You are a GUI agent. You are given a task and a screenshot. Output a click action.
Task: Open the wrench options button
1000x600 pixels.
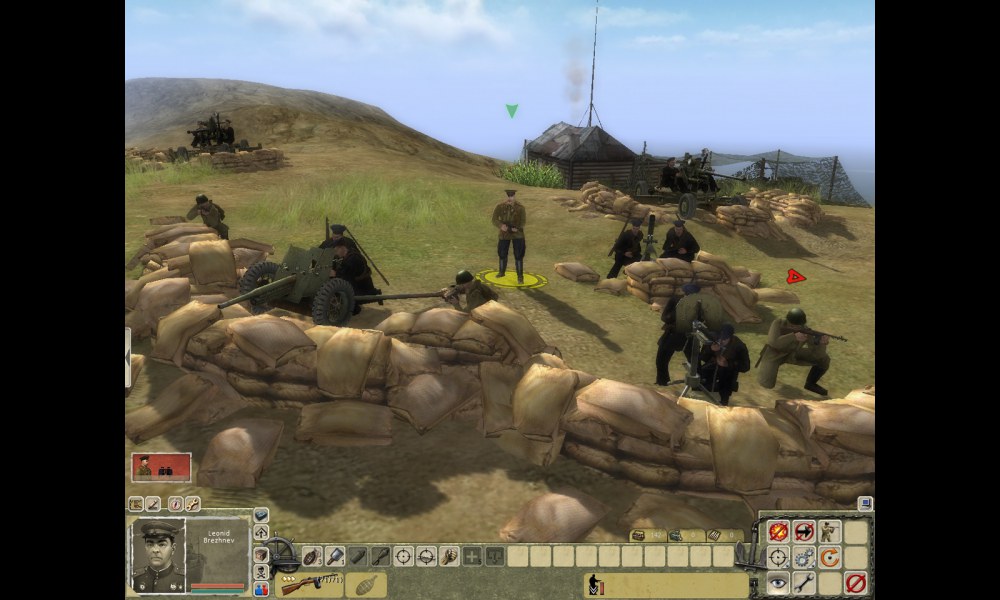[192, 504]
